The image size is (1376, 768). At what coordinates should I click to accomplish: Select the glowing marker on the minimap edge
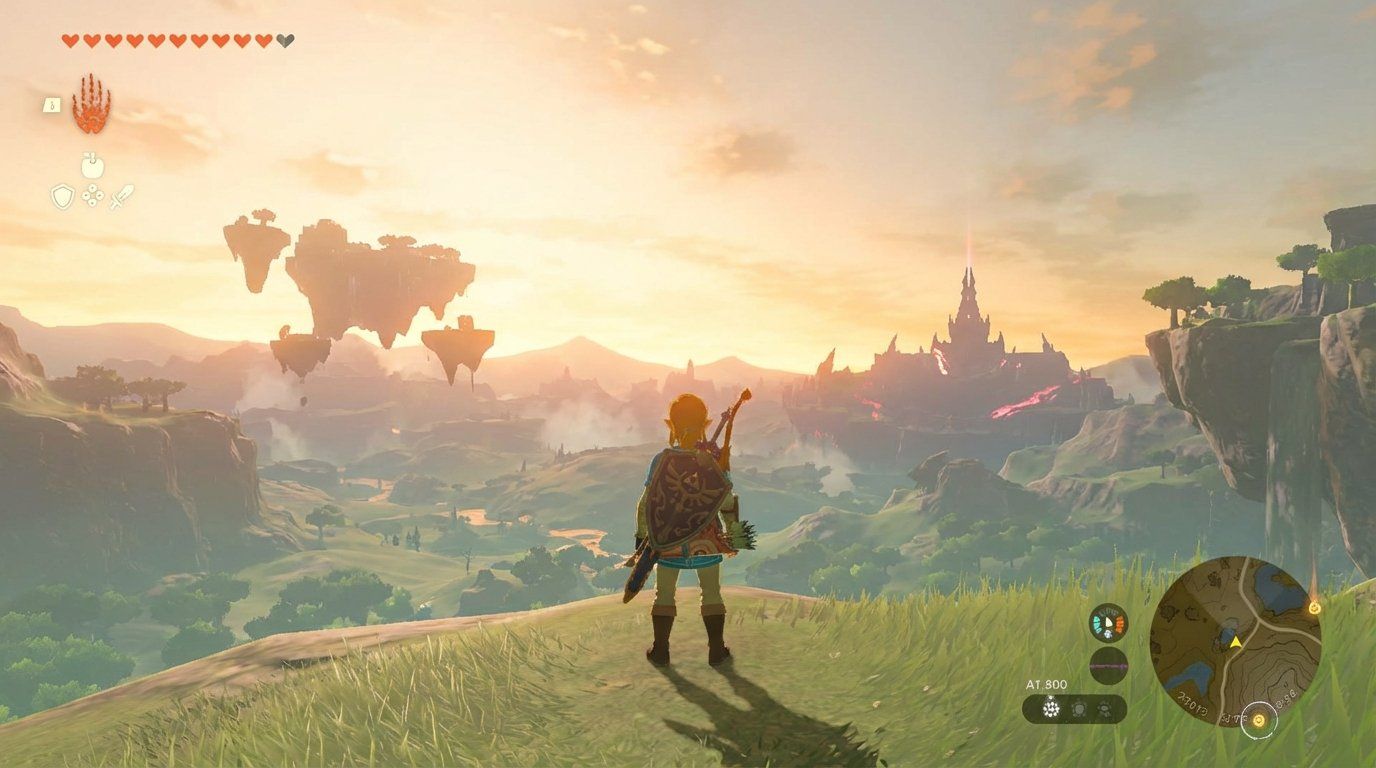[1314, 609]
